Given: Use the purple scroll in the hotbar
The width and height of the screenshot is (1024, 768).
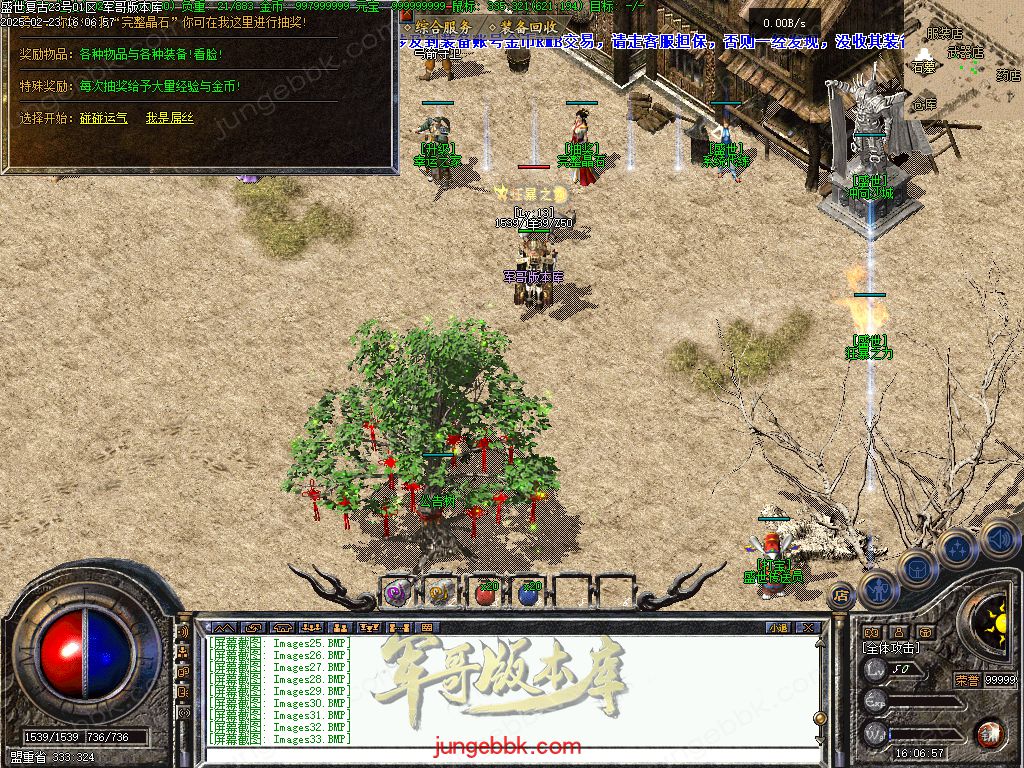Looking at the screenshot, I should tap(397, 593).
